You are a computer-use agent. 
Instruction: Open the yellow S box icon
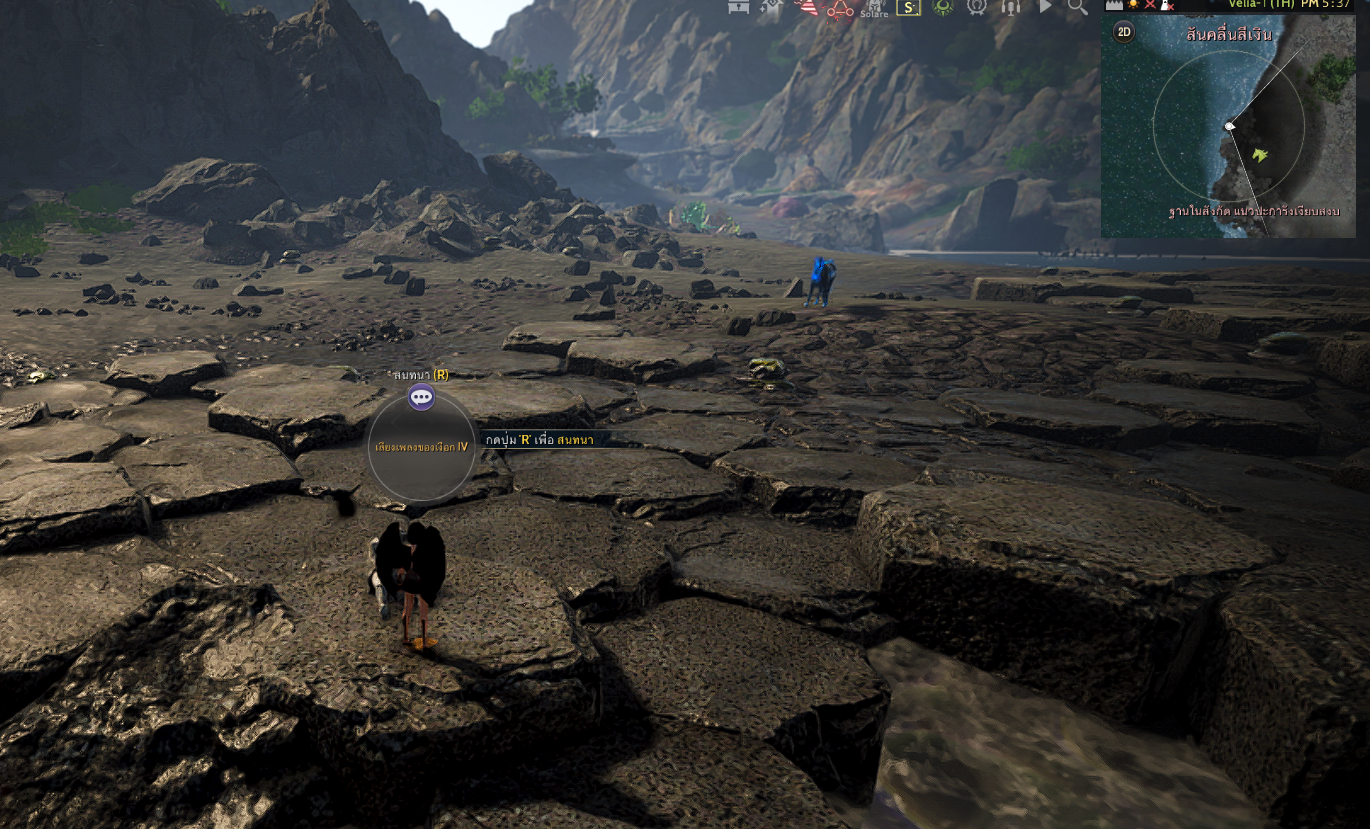907,8
